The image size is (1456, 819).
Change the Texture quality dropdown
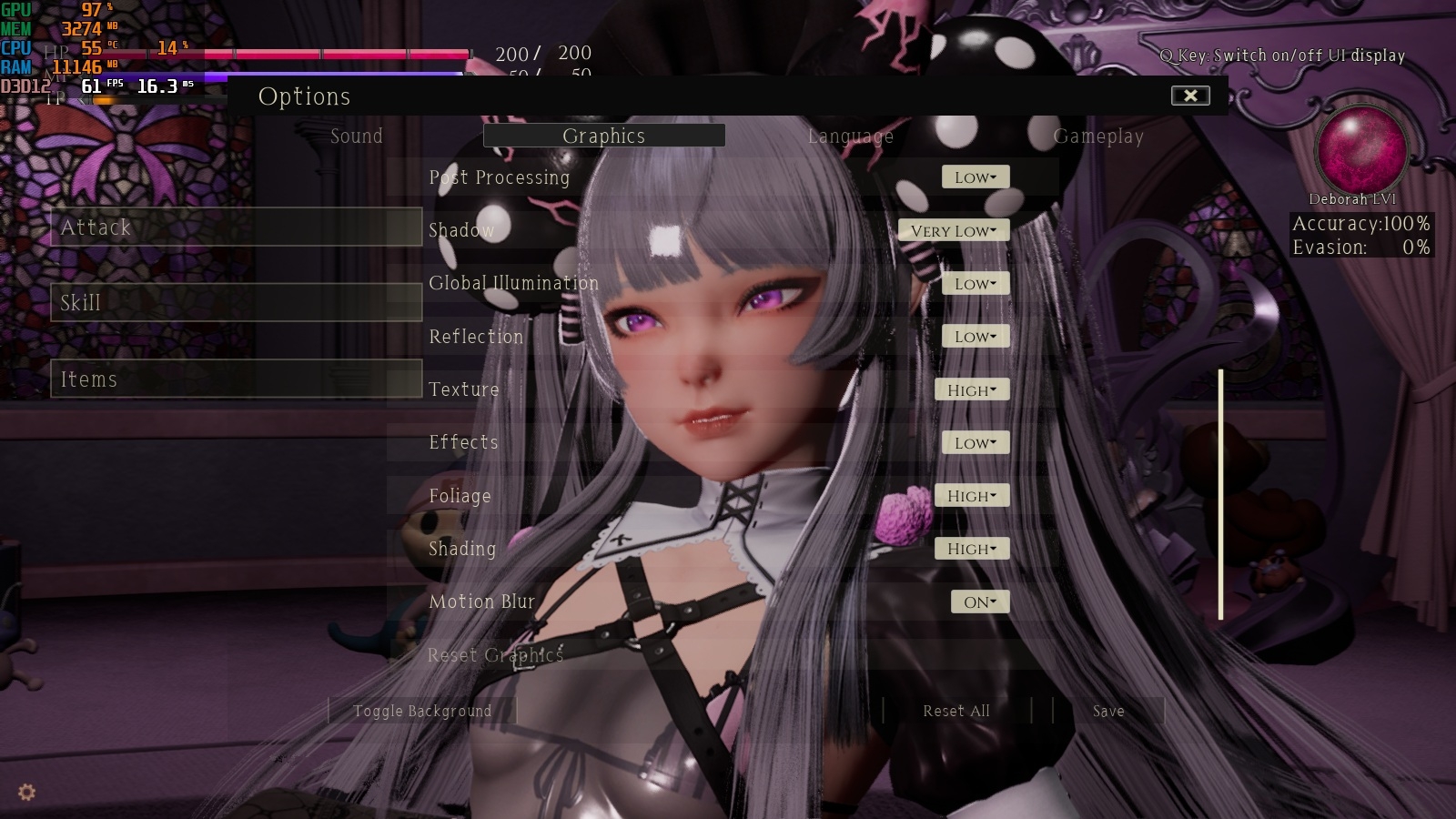coord(971,390)
